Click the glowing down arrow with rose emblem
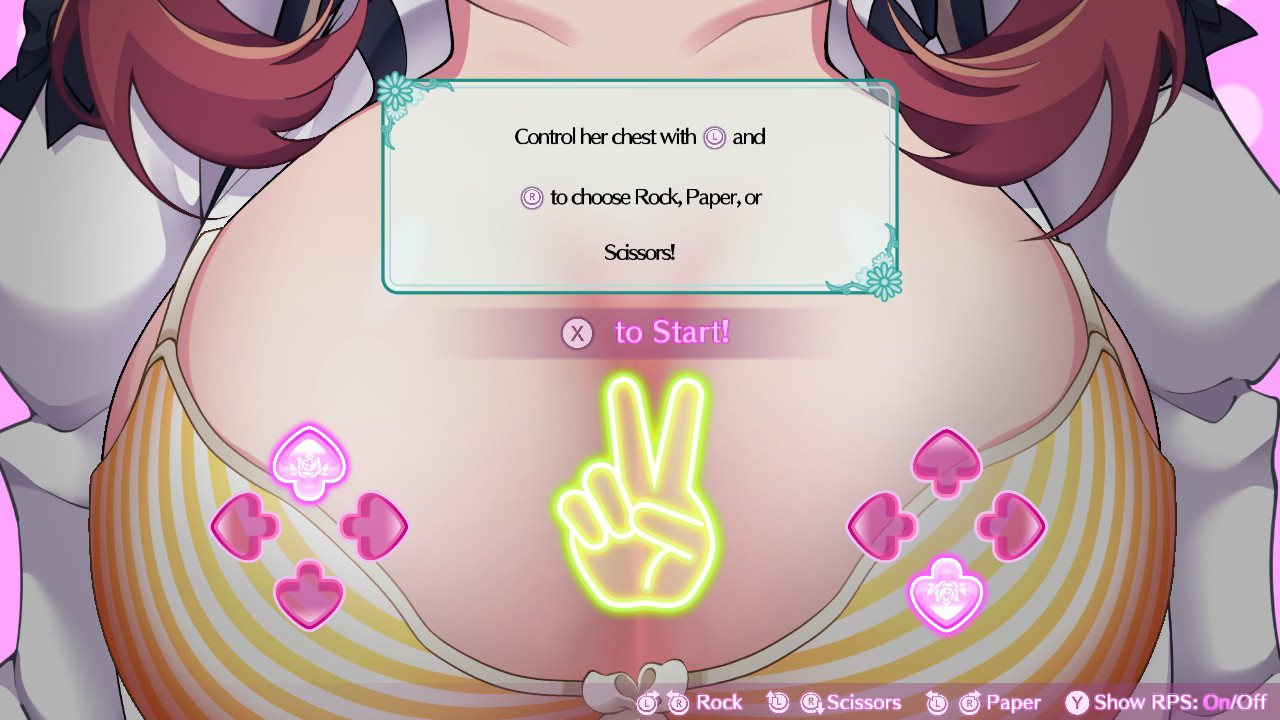 [x=945, y=594]
